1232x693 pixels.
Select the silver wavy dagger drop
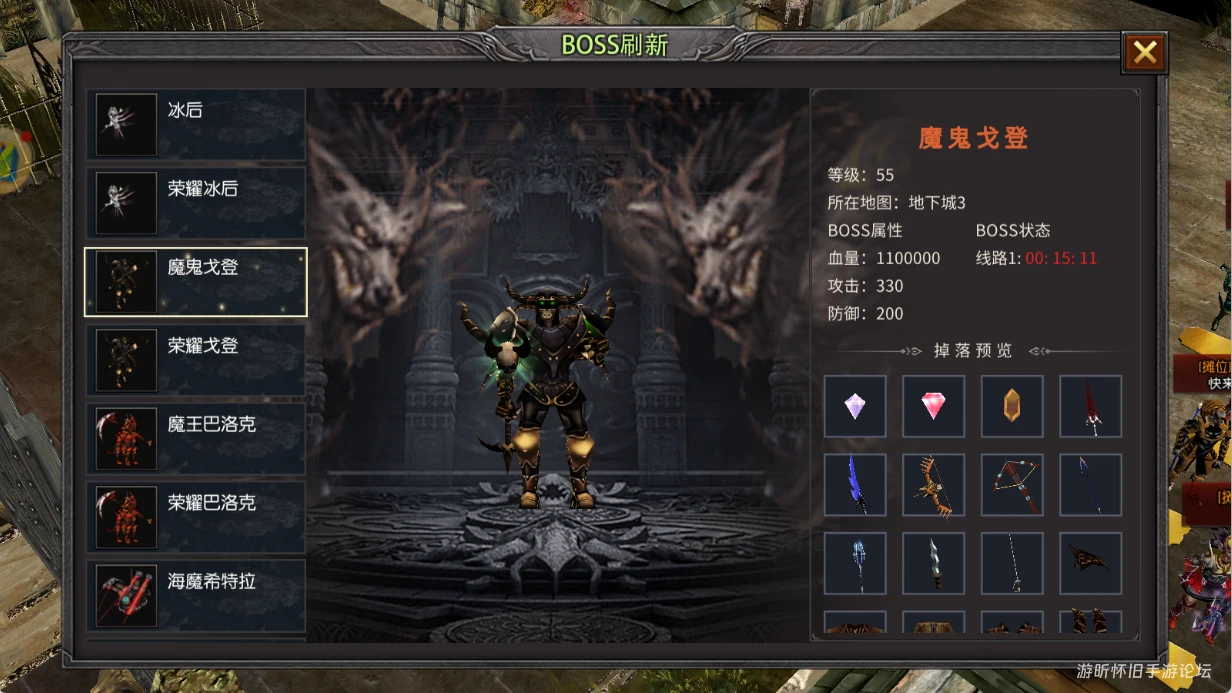tap(933, 563)
